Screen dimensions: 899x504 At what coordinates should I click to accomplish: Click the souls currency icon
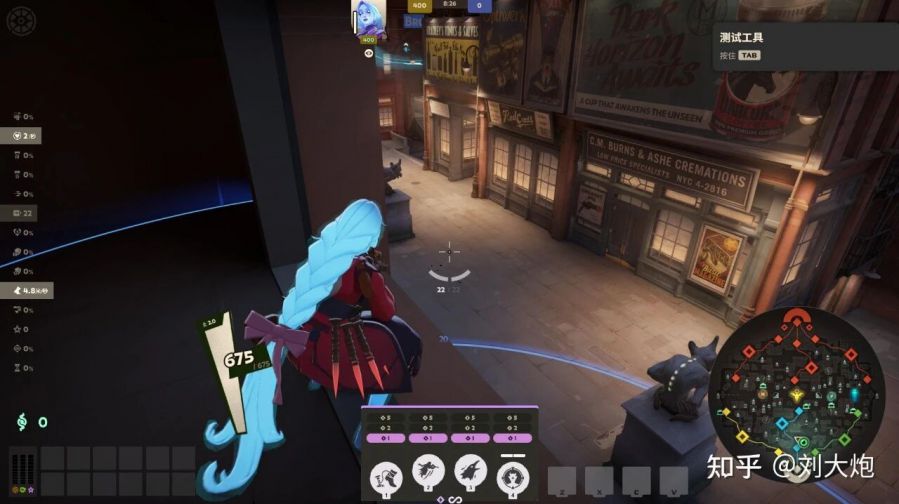click(20, 422)
